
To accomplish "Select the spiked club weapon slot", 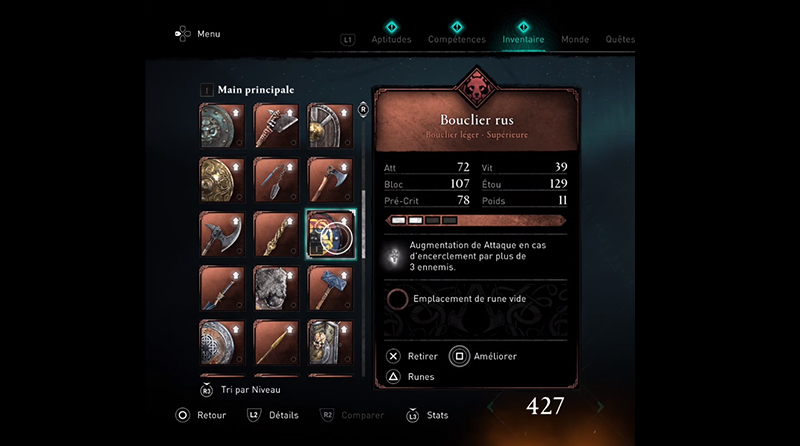I will pos(275,126).
